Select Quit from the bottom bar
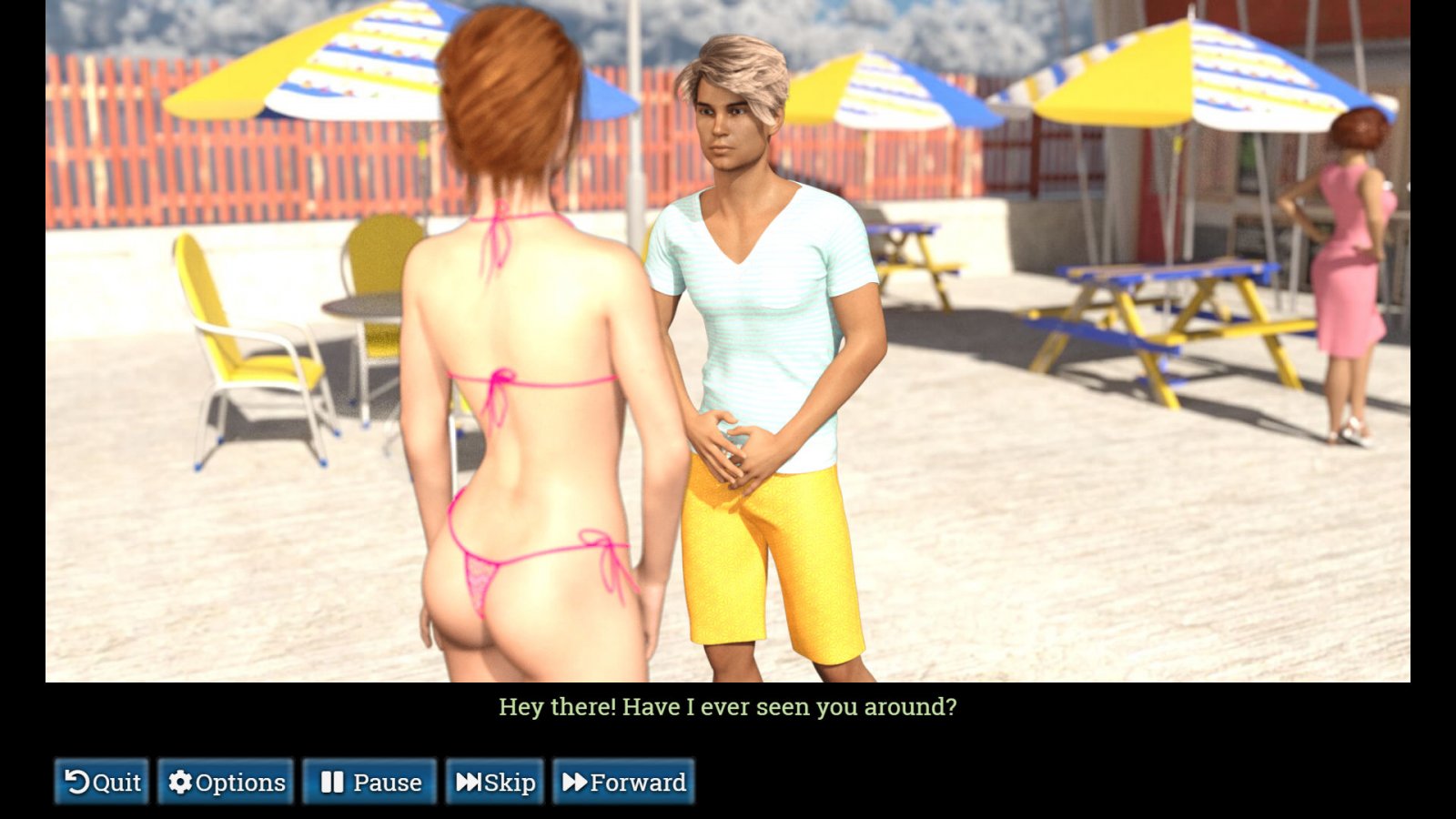Screen dimensions: 1456x819 click(x=102, y=781)
